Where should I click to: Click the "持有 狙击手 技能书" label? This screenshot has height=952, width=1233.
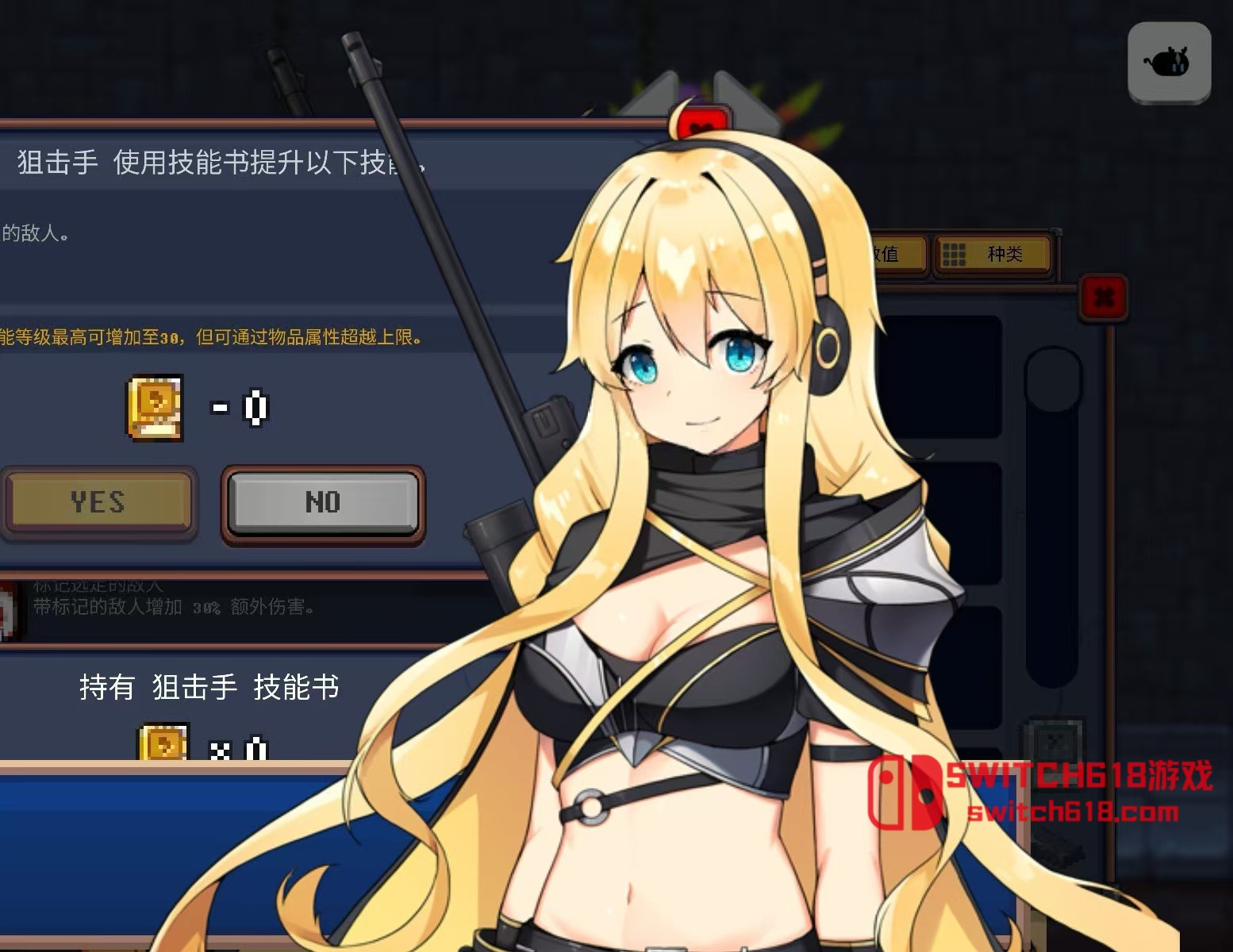tap(209, 687)
